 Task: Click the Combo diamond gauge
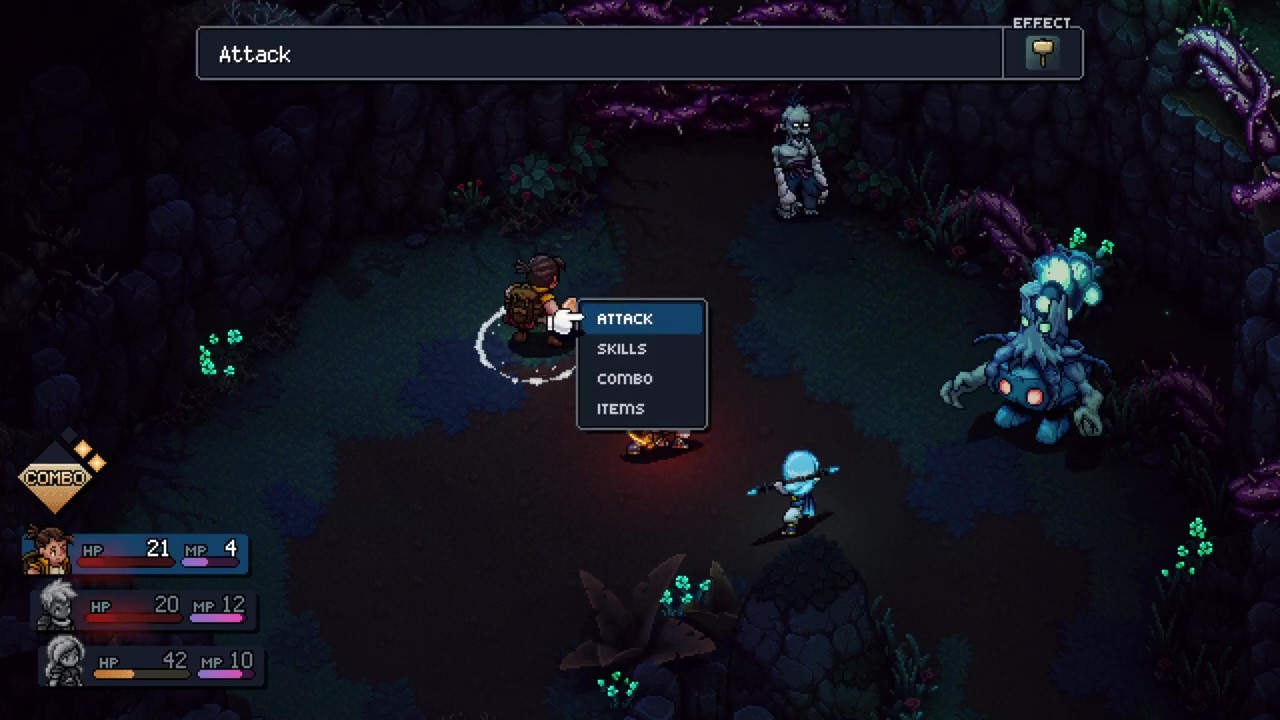pyautogui.click(x=57, y=477)
